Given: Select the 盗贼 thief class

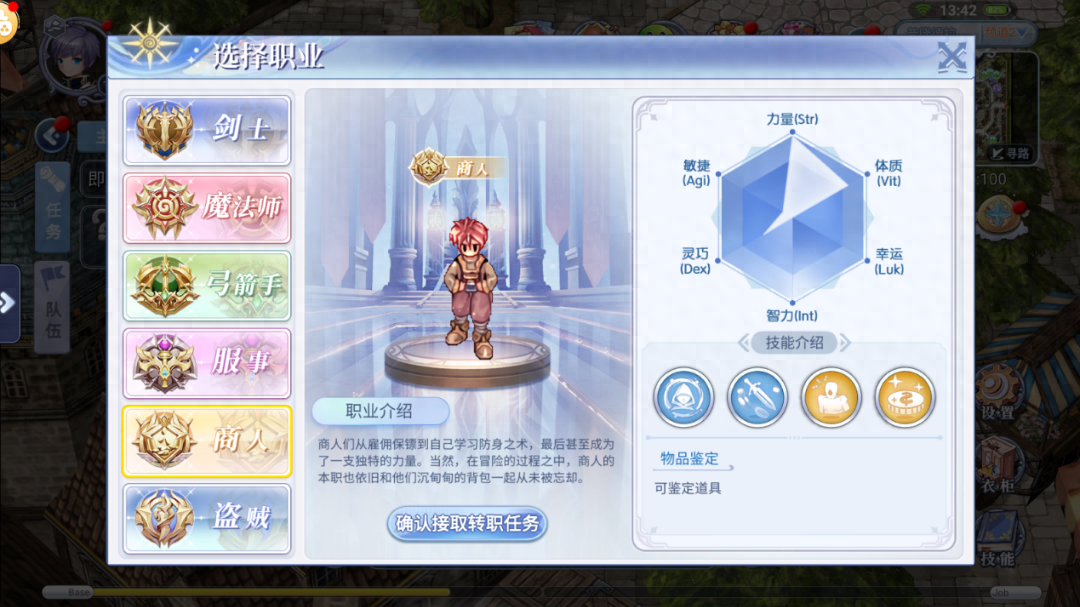Looking at the screenshot, I should click(x=207, y=519).
